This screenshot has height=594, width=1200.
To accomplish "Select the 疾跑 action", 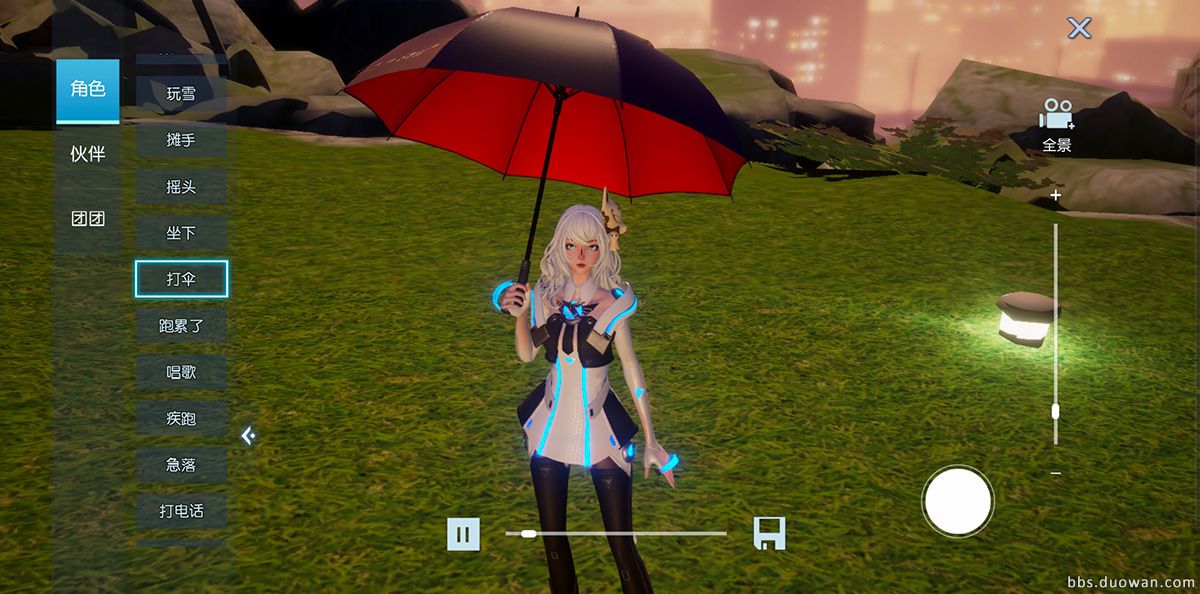I will (x=181, y=418).
